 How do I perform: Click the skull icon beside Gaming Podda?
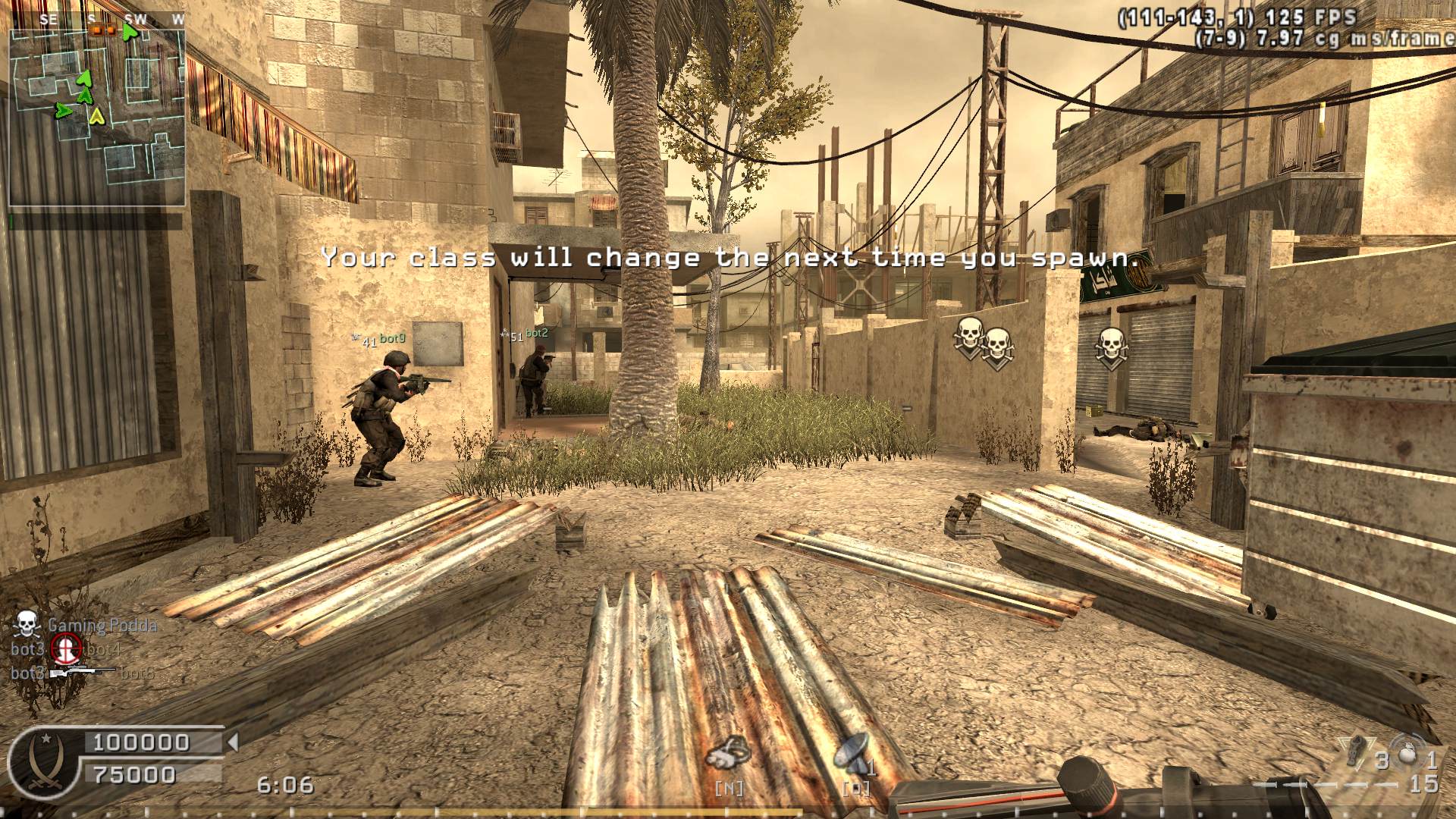pos(27,624)
